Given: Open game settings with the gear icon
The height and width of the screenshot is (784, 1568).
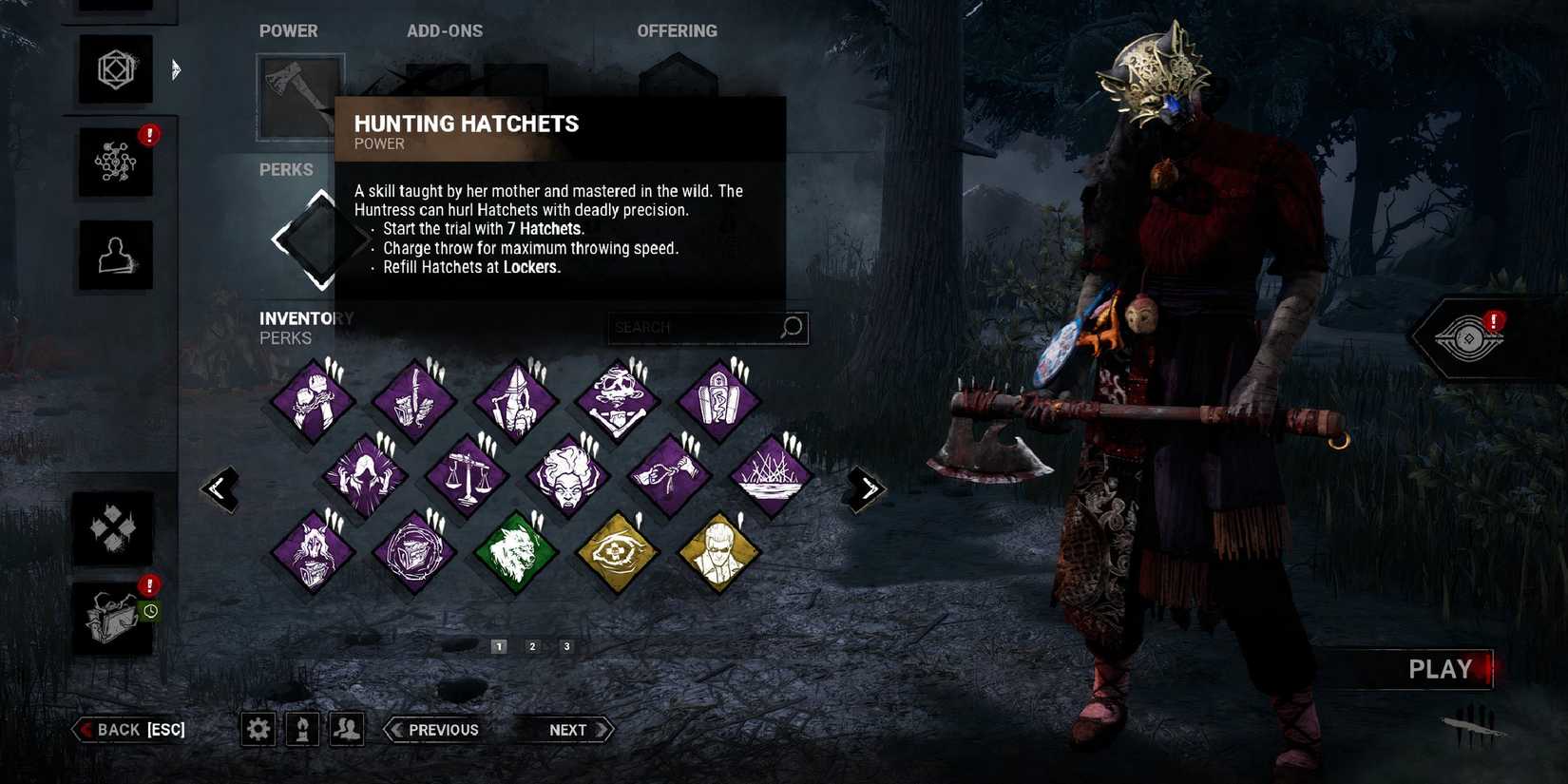Looking at the screenshot, I should [x=257, y=729].
